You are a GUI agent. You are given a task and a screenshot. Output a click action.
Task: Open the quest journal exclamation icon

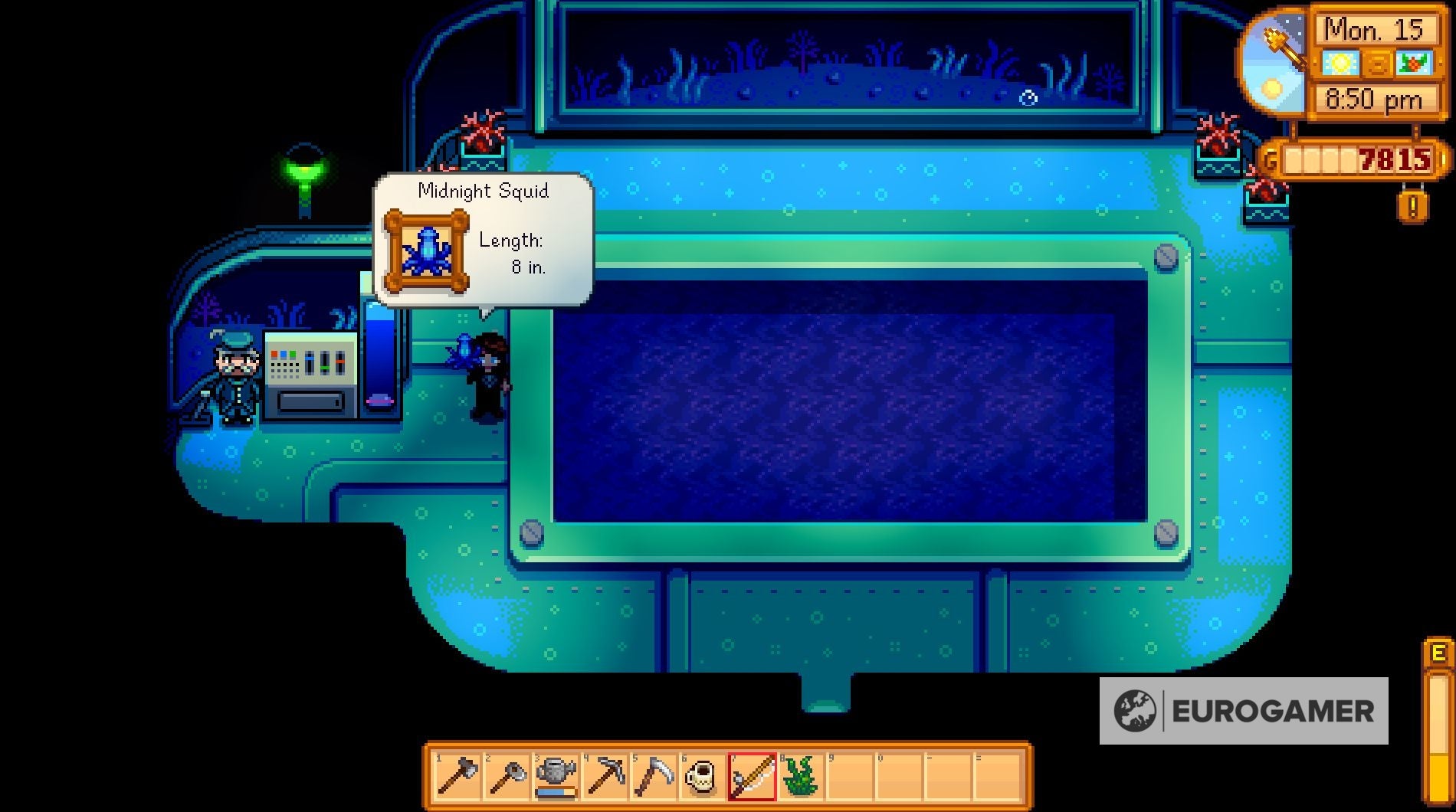pos(1412,205)
